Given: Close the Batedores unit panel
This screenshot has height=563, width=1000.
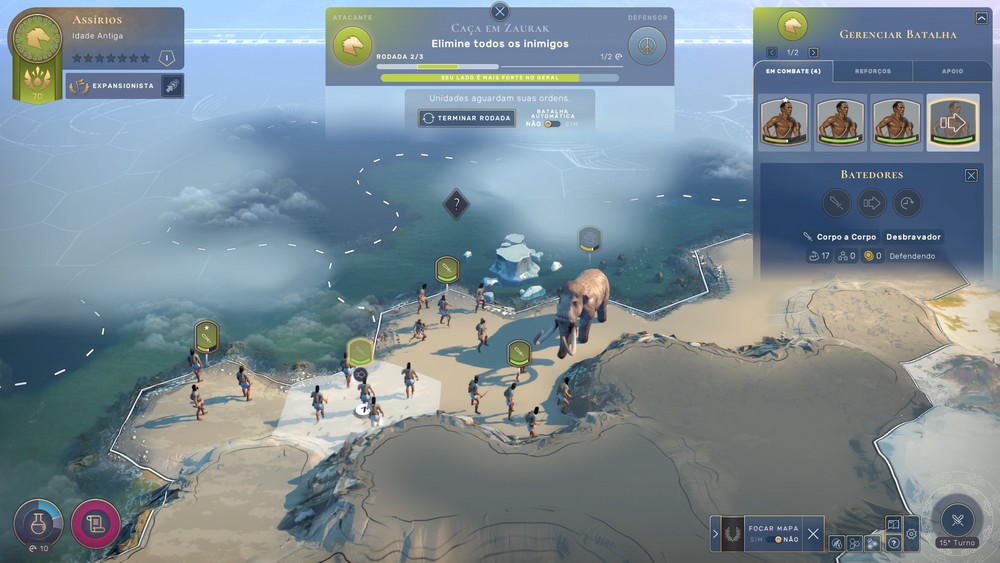Looking at the screenshot, I should click(x=971, y=175).
